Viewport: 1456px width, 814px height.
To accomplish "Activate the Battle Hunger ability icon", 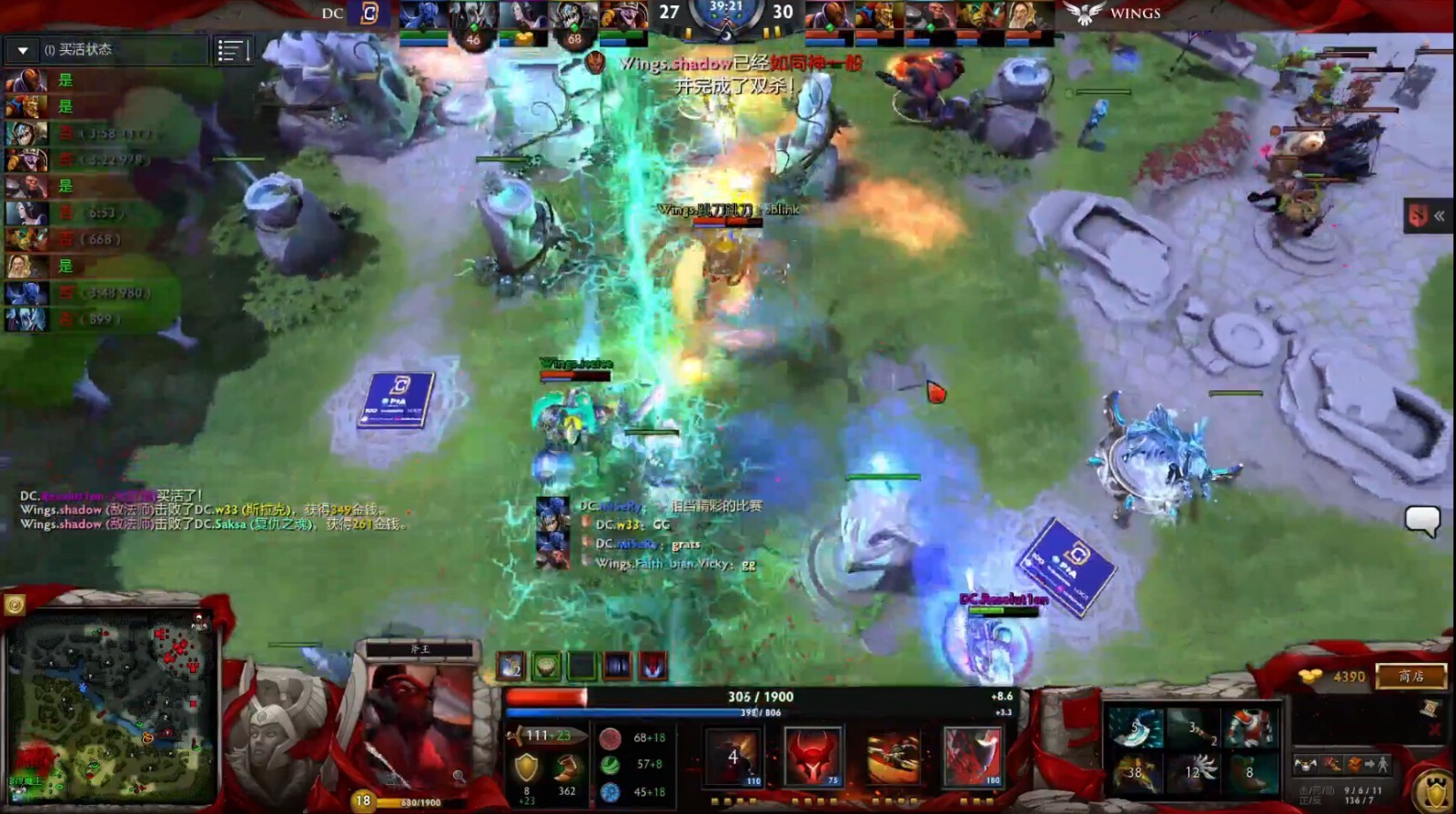I will click(x=813, y=757).
